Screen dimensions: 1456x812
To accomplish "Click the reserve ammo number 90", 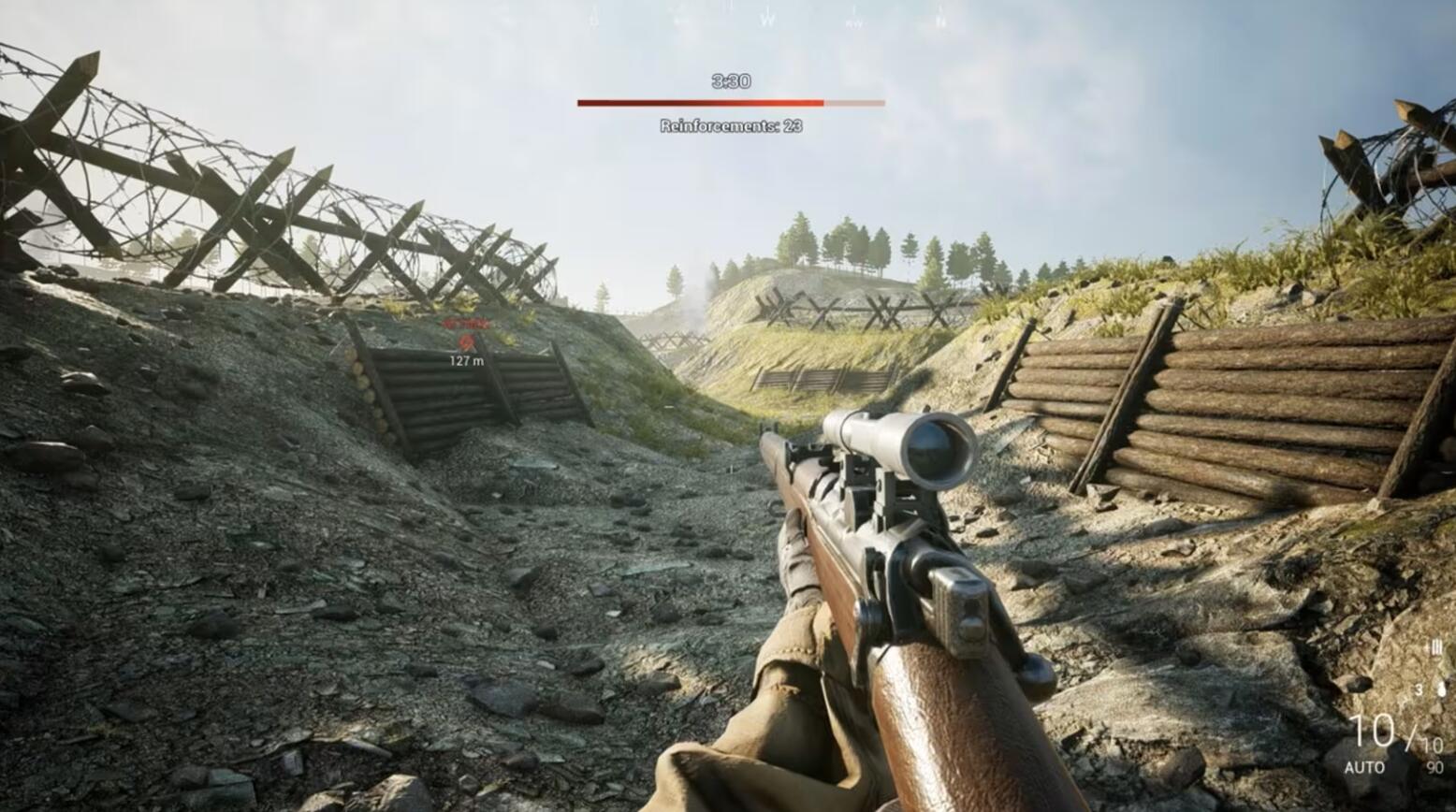I will point(1434,765).
